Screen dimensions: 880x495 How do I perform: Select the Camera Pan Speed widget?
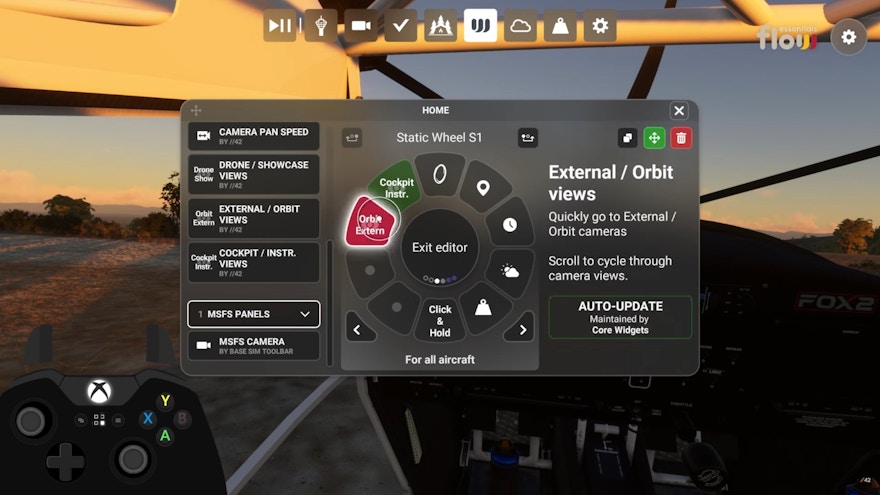pos(254,136)
